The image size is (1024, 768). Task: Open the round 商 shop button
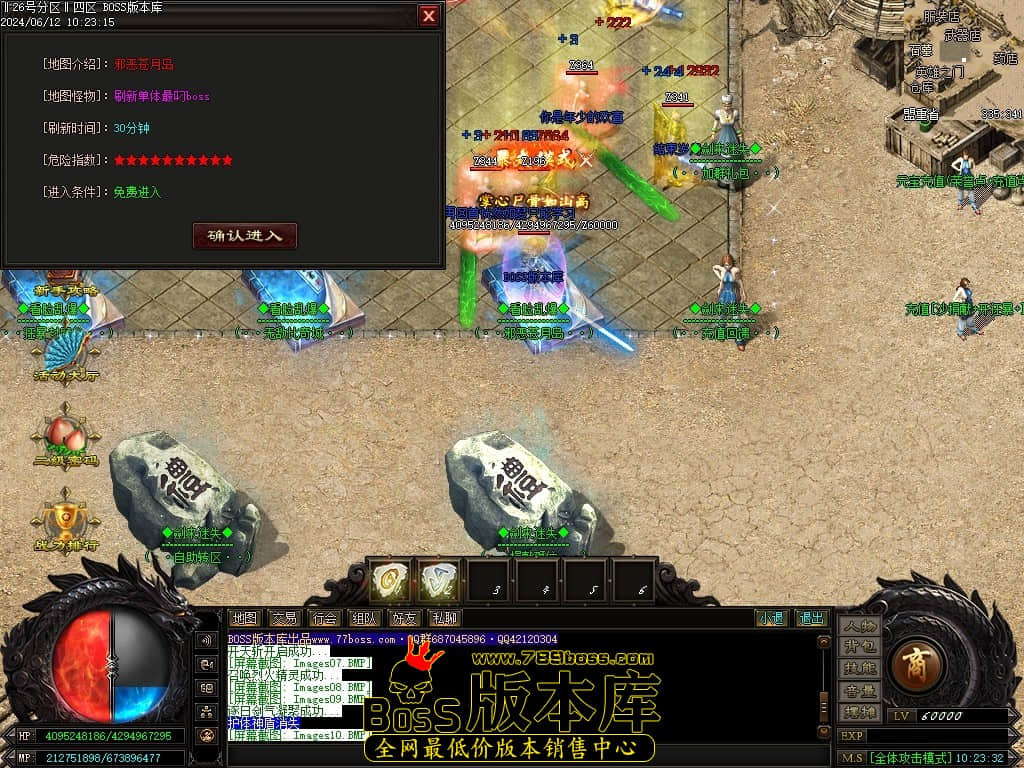(914, 664)
